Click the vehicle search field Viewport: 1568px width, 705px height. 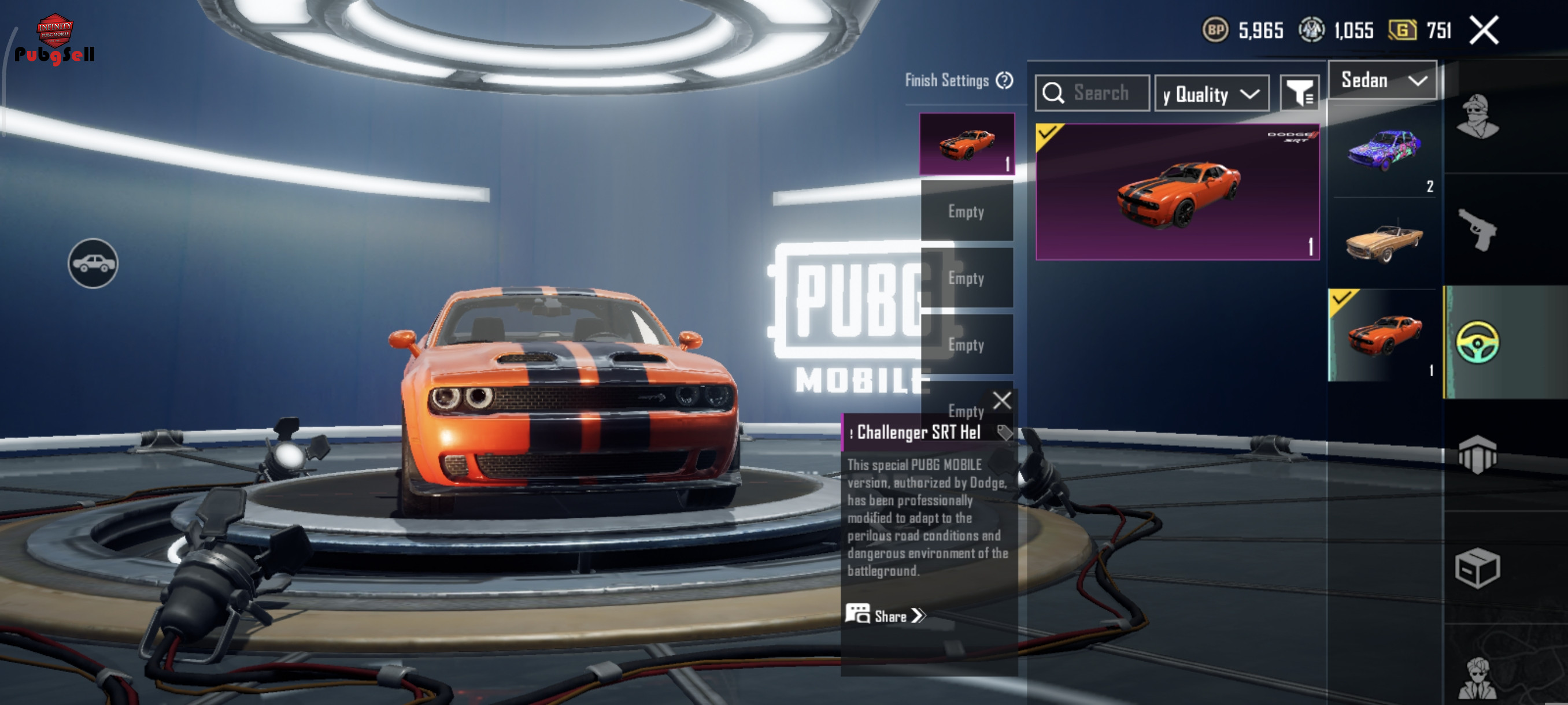tap(1099, 93)
